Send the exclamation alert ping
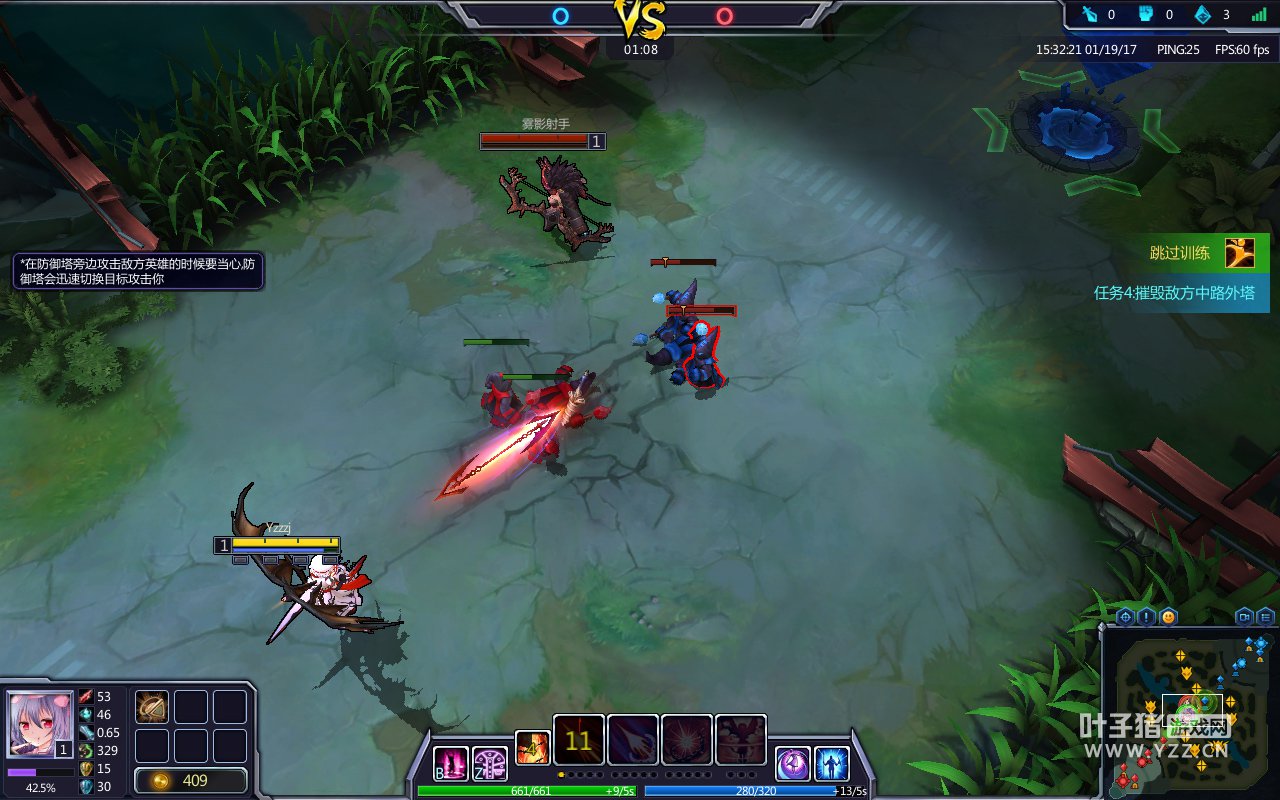Image resolution: width=1280 pixels, height=800 pixels. [1147, 616]
